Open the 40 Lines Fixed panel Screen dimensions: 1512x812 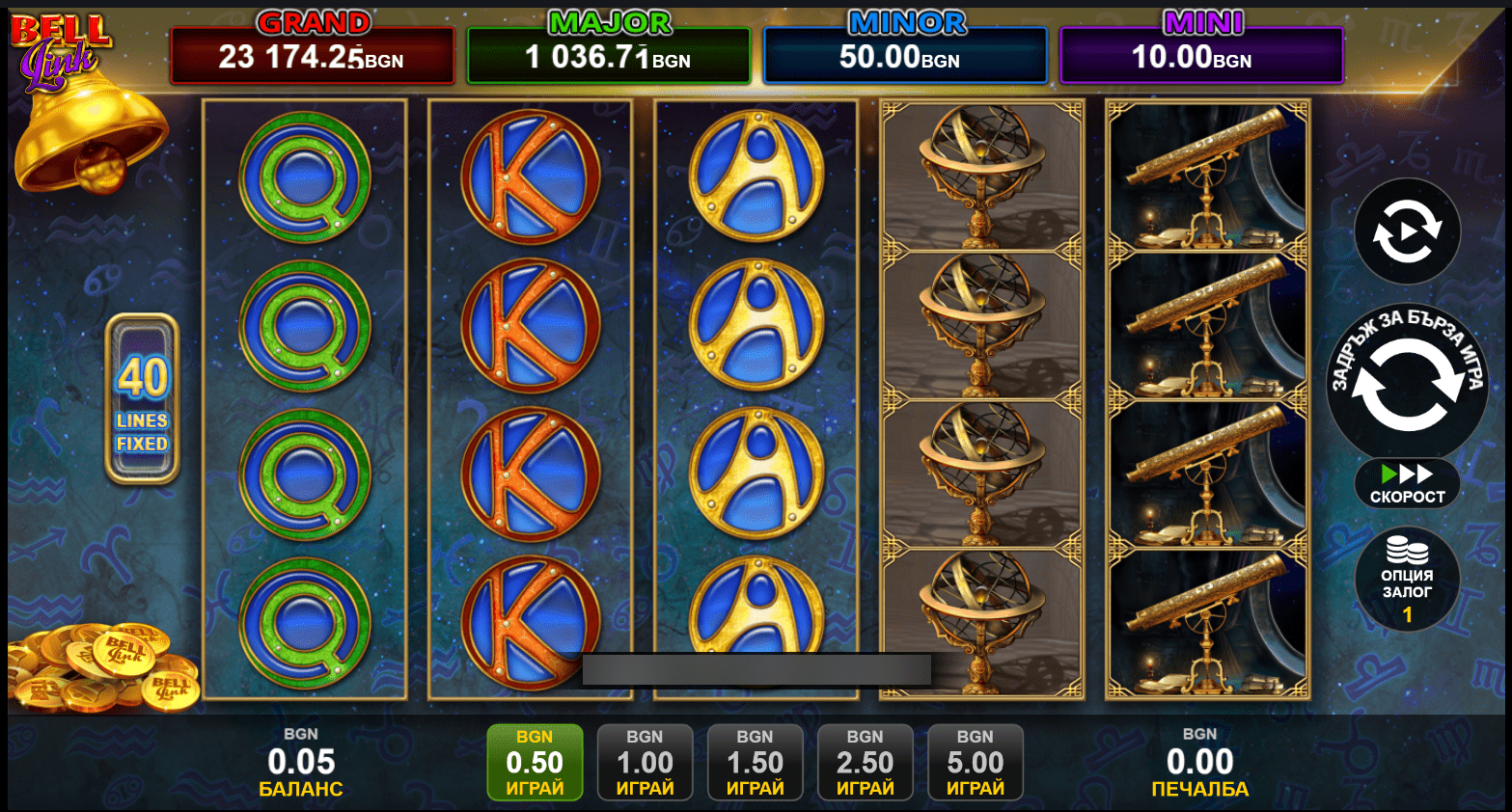[x=142, y=398]
